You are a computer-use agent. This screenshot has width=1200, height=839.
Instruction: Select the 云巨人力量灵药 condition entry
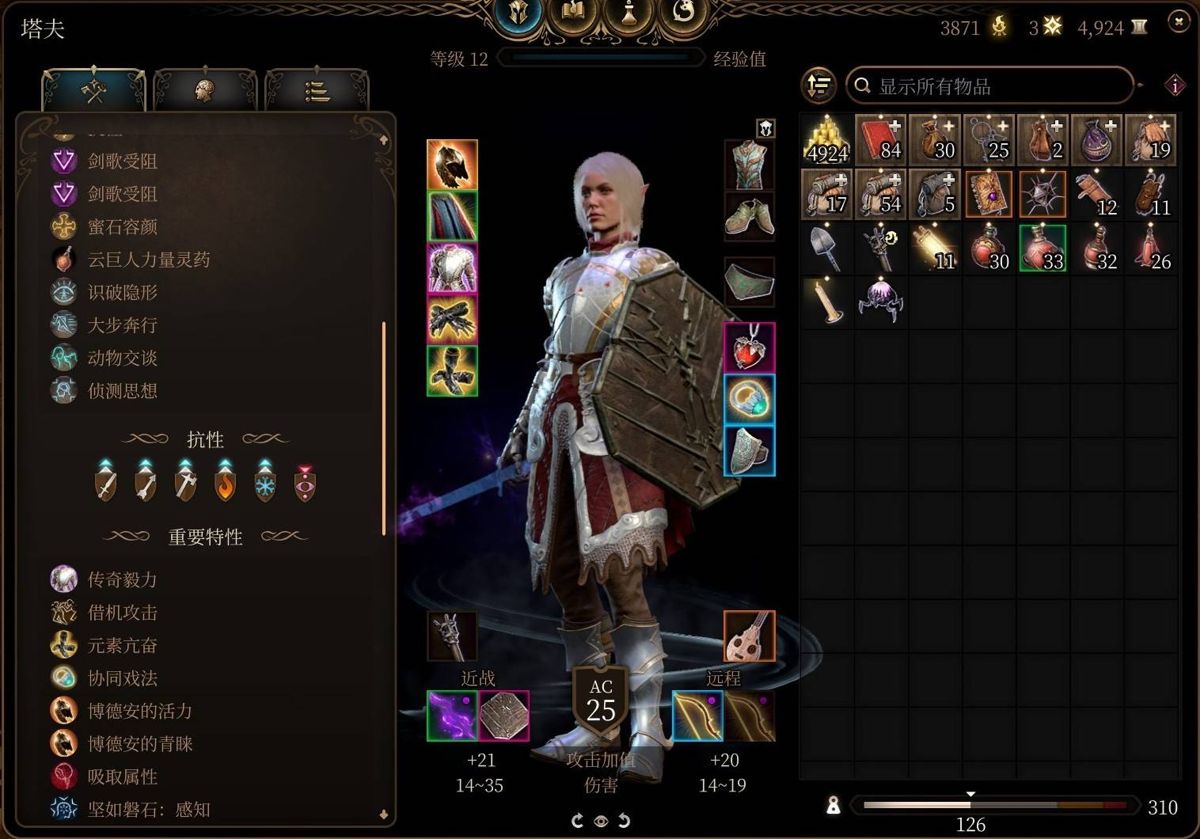pos(148,260)
